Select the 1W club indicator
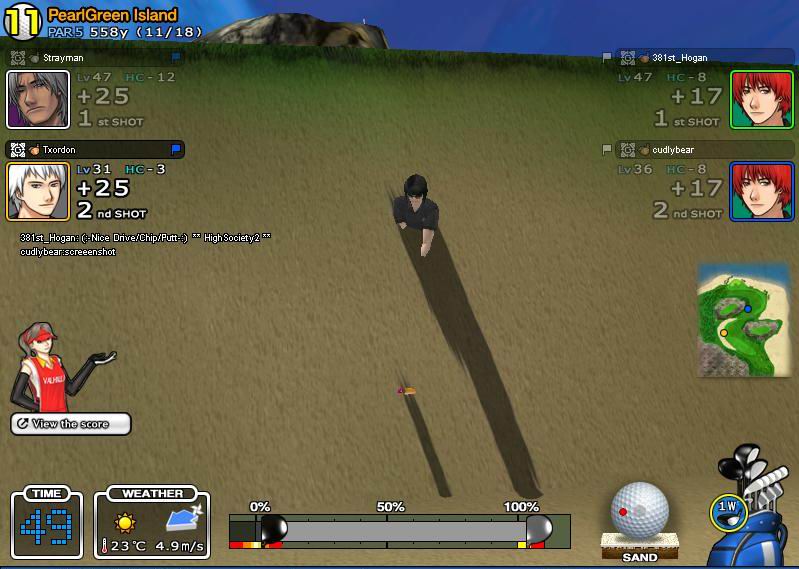799x569 pixels. tap(727, 510)
